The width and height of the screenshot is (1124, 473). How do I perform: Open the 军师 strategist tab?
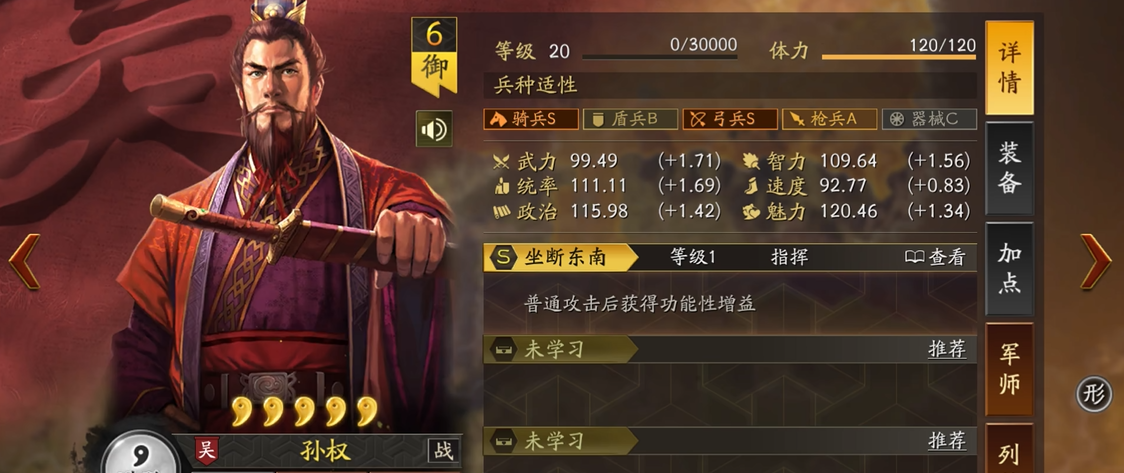pos(1009,367)
